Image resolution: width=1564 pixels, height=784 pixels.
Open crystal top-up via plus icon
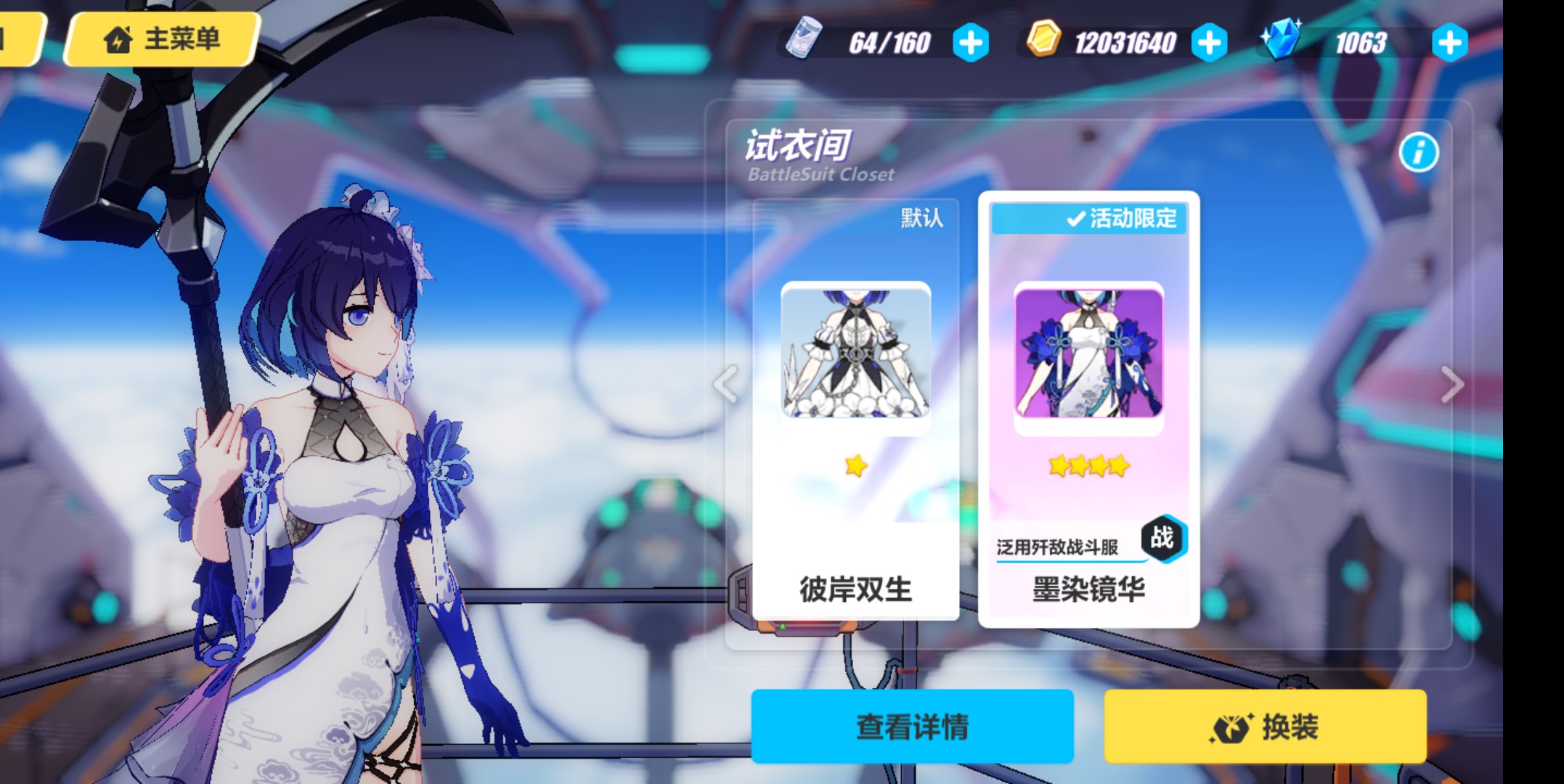[1450, 43]
